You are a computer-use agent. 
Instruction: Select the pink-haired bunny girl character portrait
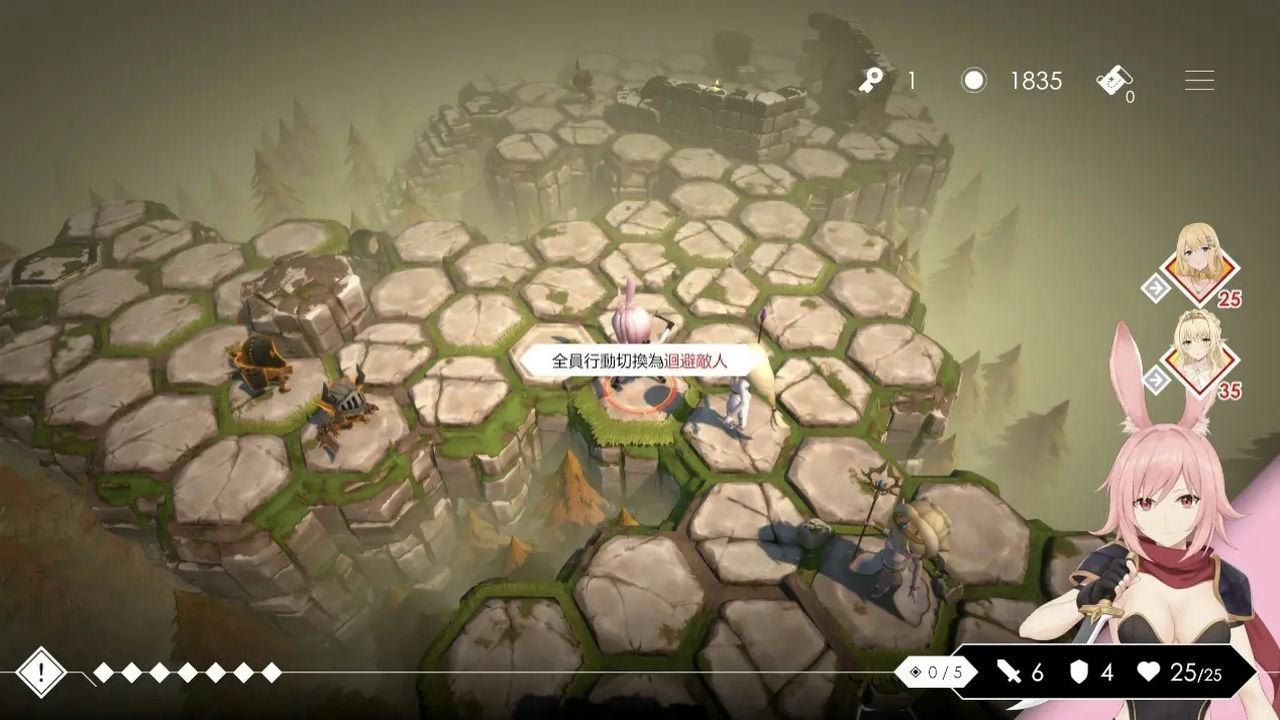point(1170,520)
